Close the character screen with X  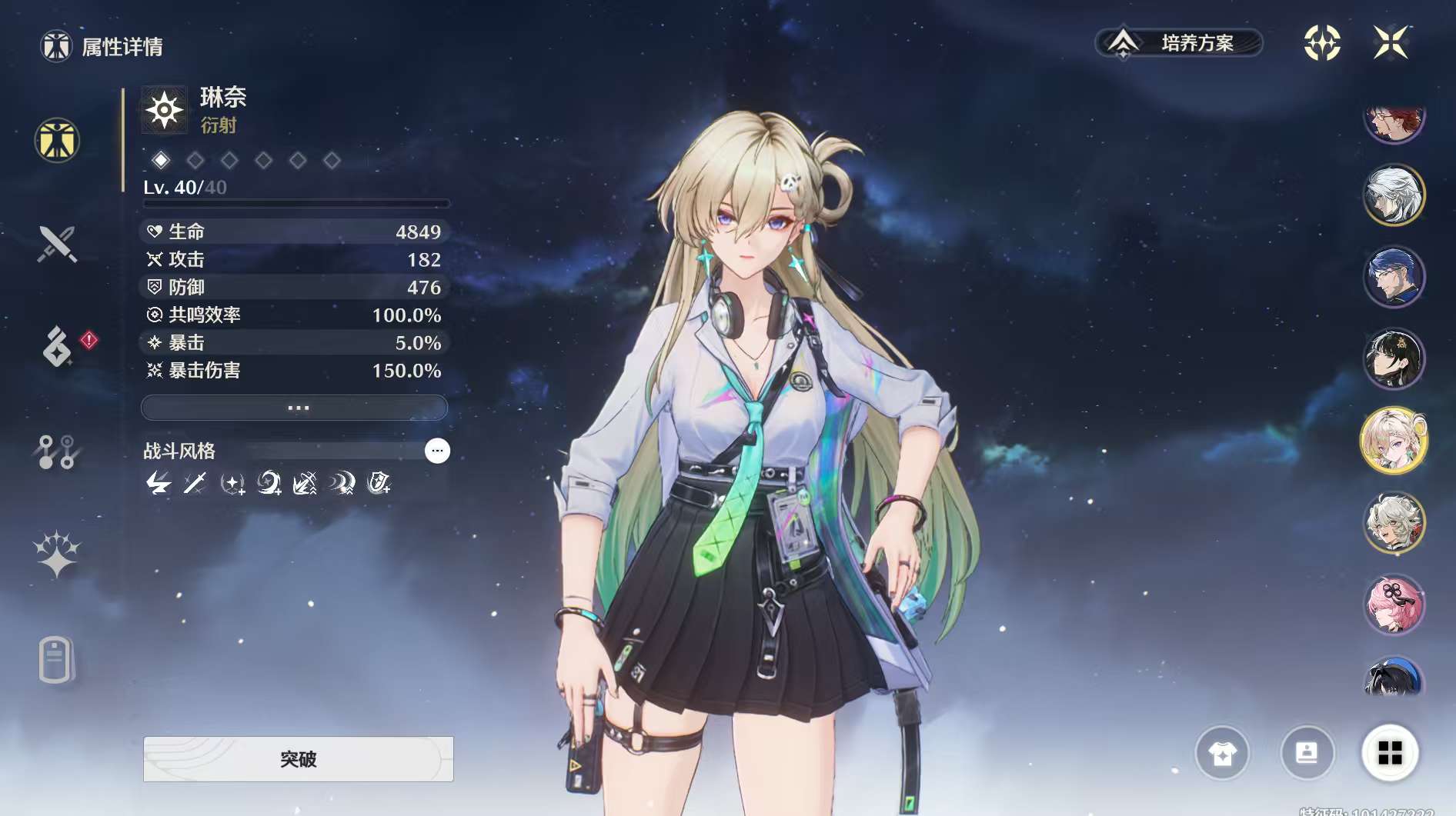pos(1391,43)
